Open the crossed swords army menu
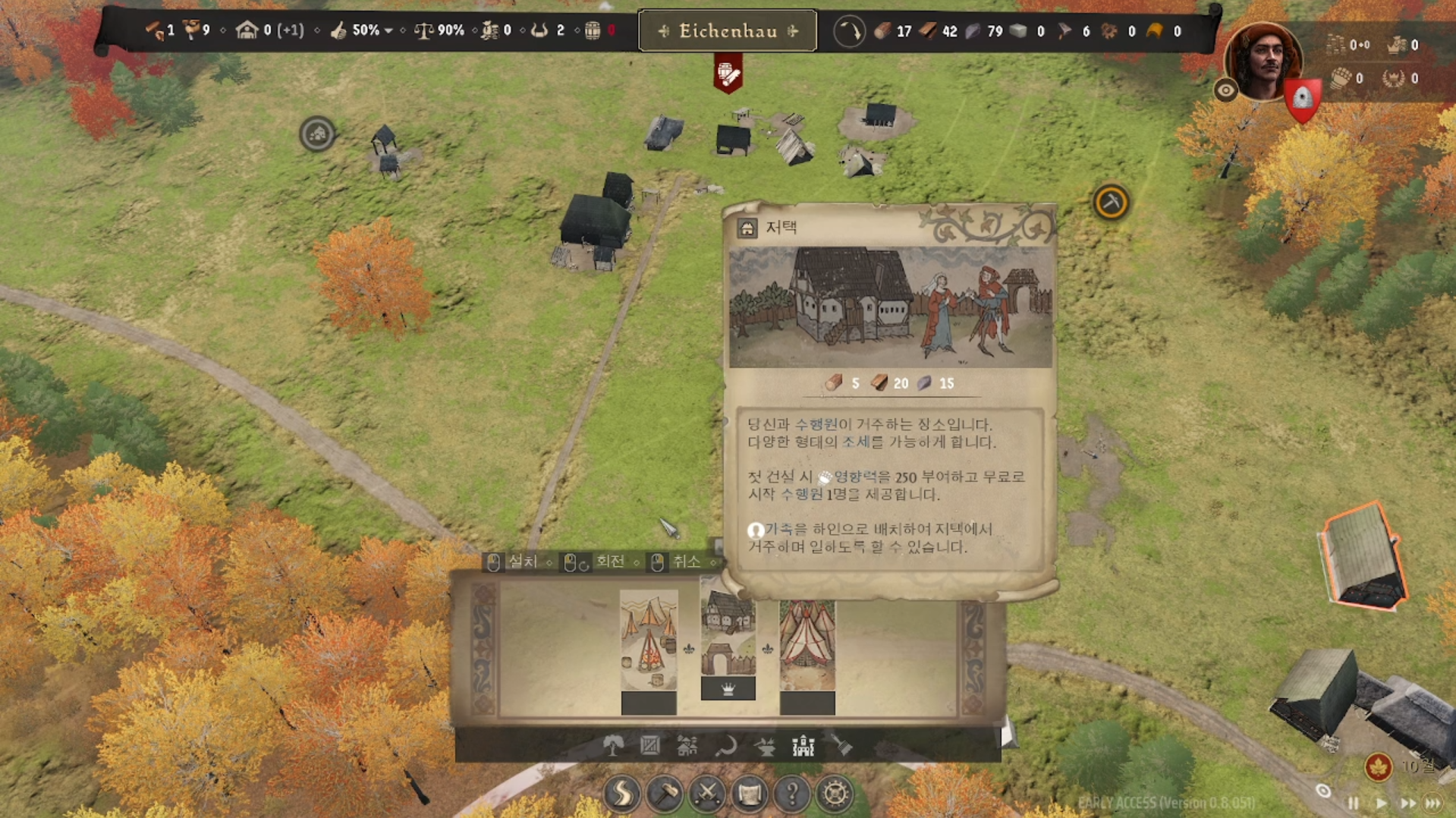This screenshot has height=818, width=1456. click(x=707, y=794)
